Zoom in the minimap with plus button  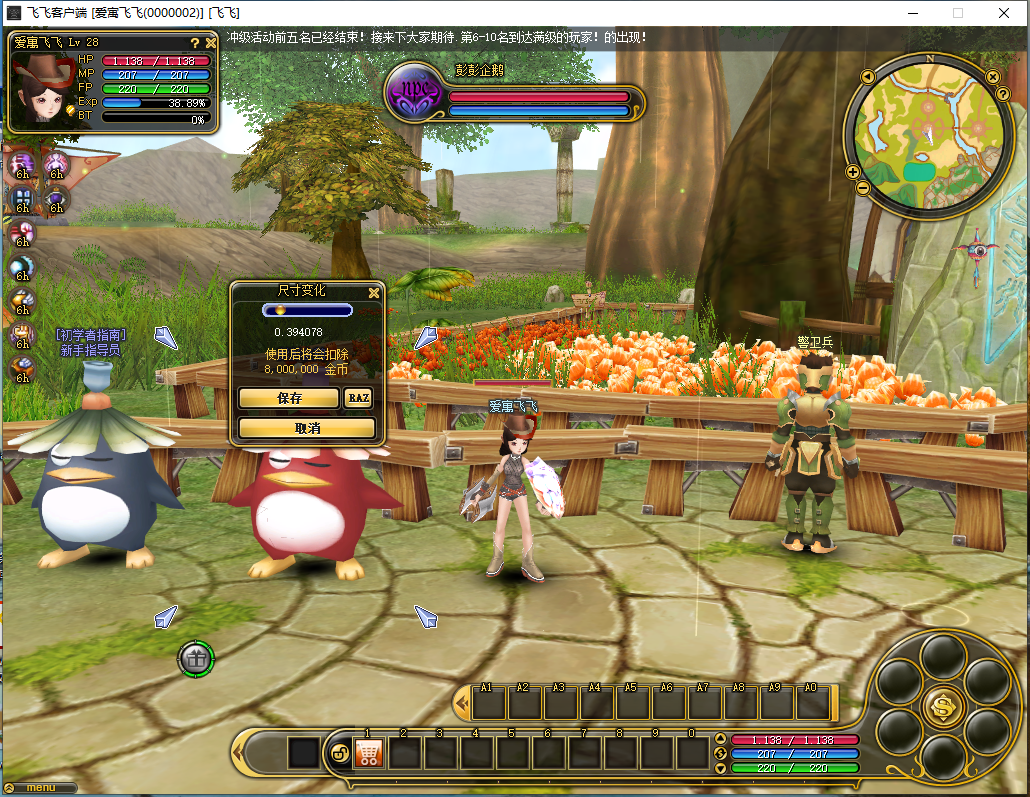coord(853,172)
